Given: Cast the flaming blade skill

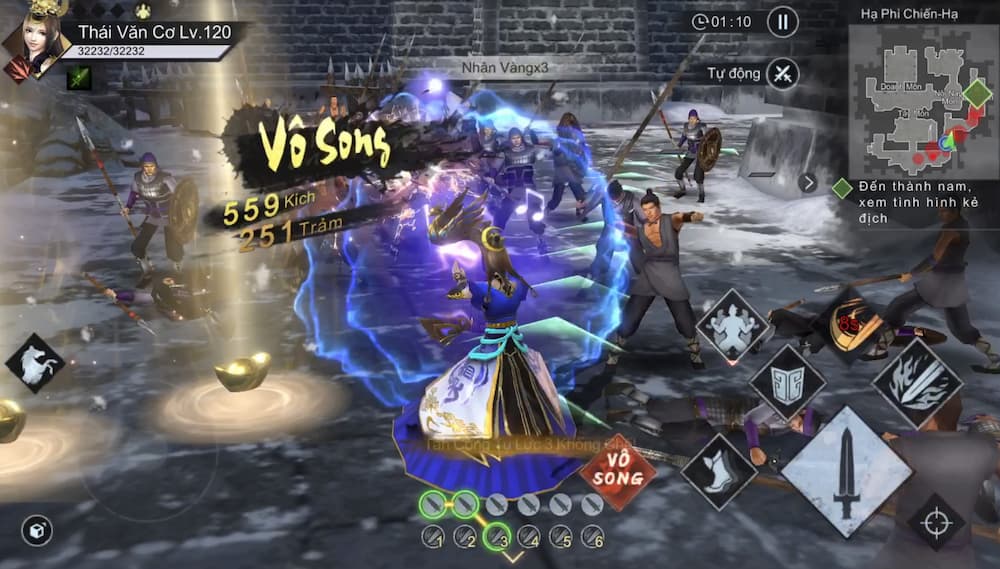Looking at the screenshot, I should tap(917, 384).
